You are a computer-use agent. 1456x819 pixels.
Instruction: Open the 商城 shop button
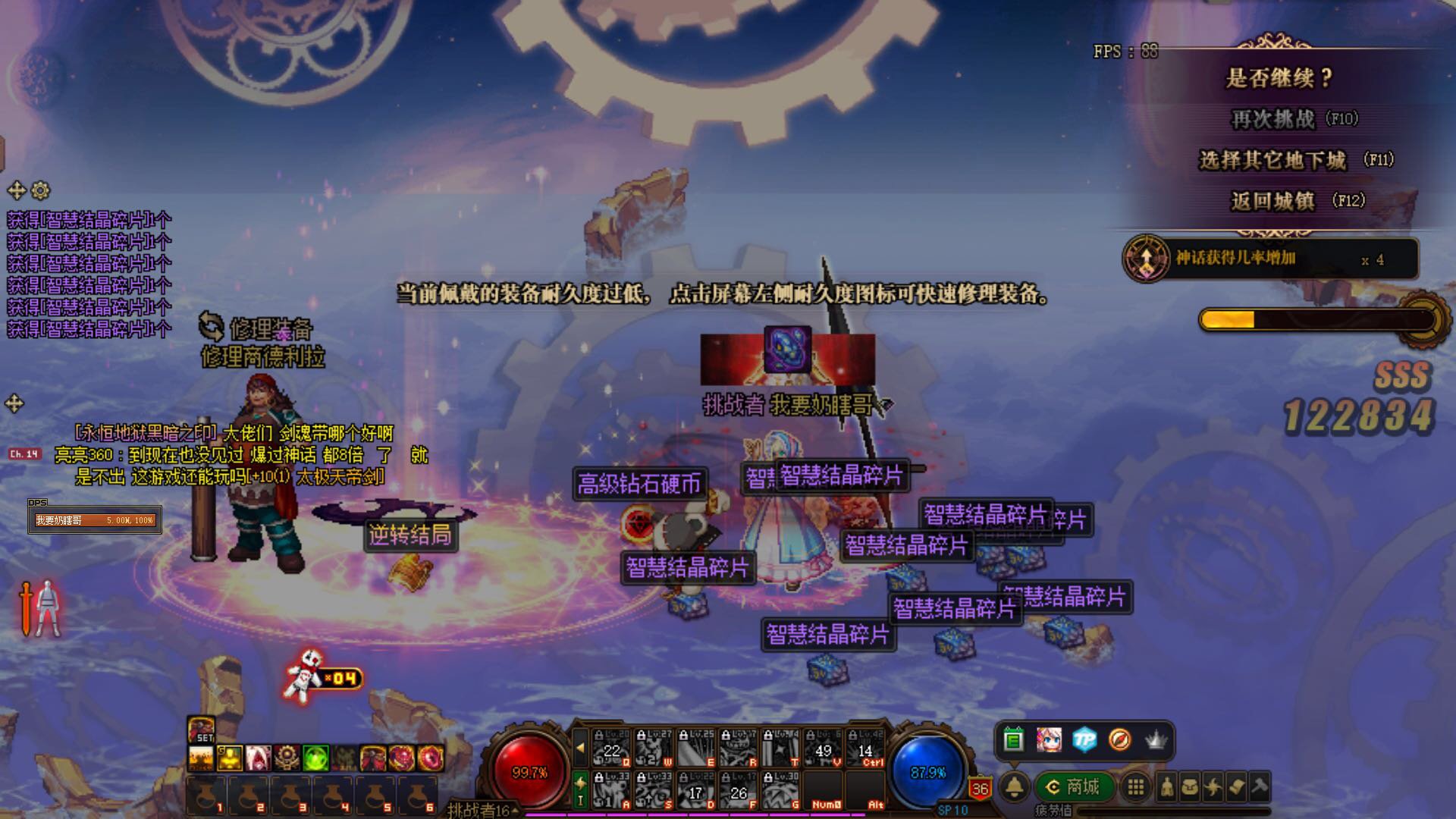(x=1073, y=786)
